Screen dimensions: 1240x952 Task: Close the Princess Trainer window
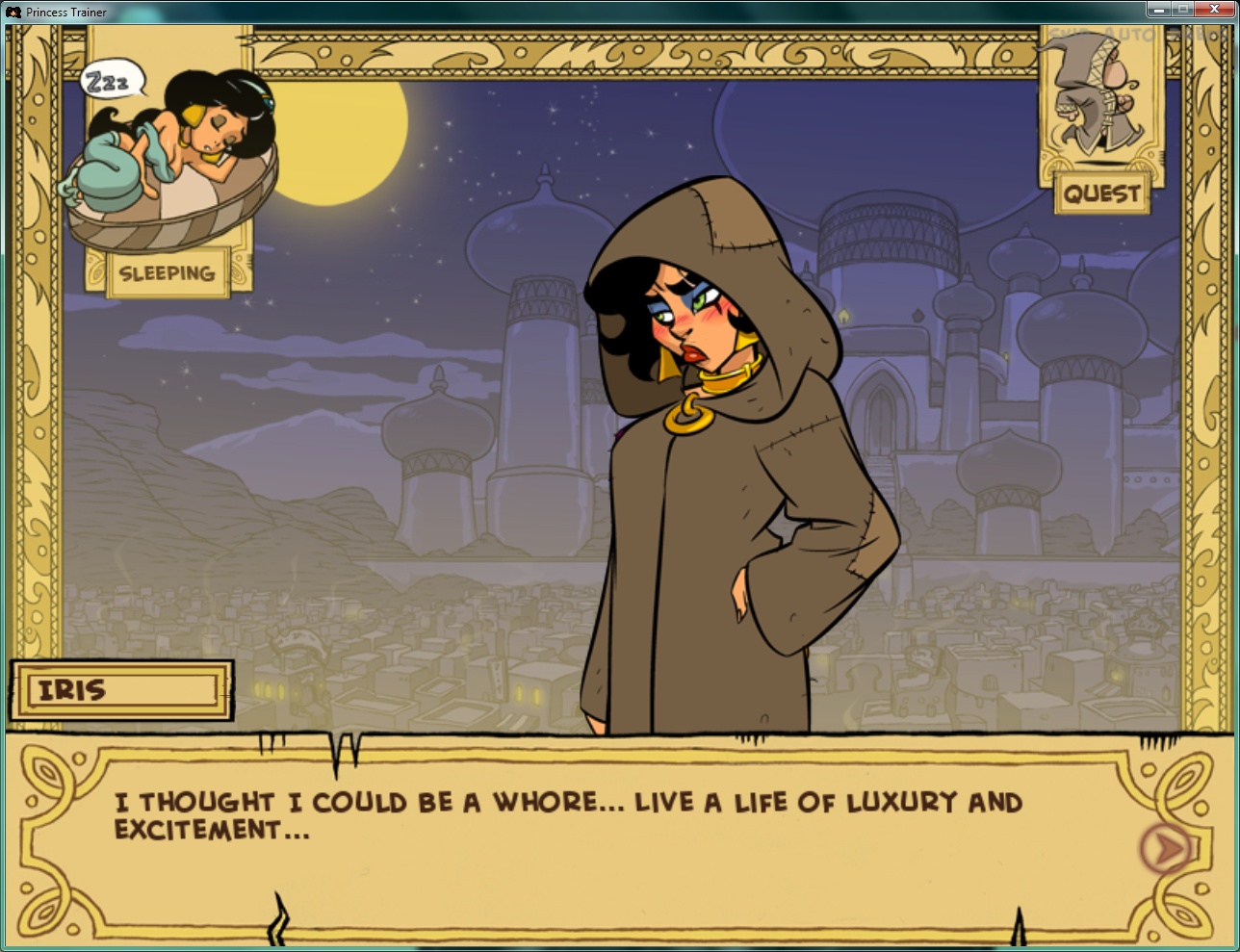click(x=1213, y=10)
